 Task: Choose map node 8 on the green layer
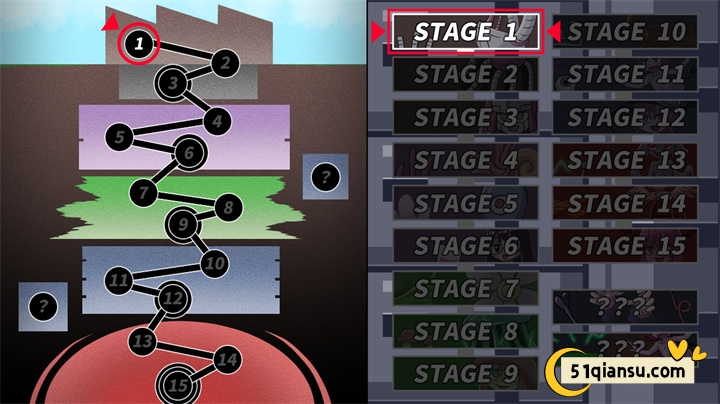tap(228, 208)
